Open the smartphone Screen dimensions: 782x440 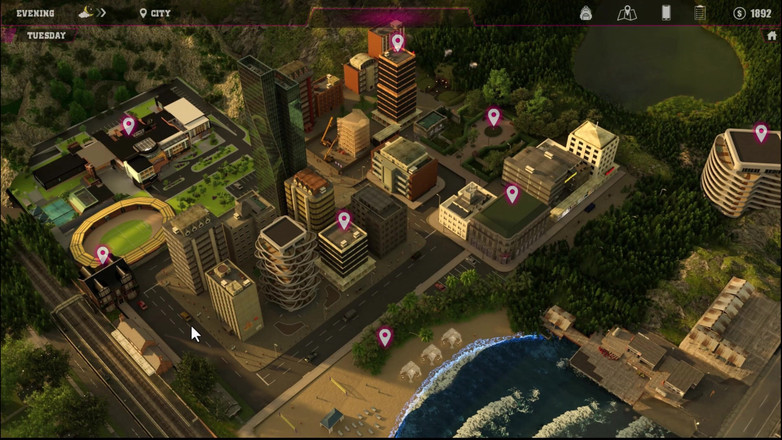point(666,13)
